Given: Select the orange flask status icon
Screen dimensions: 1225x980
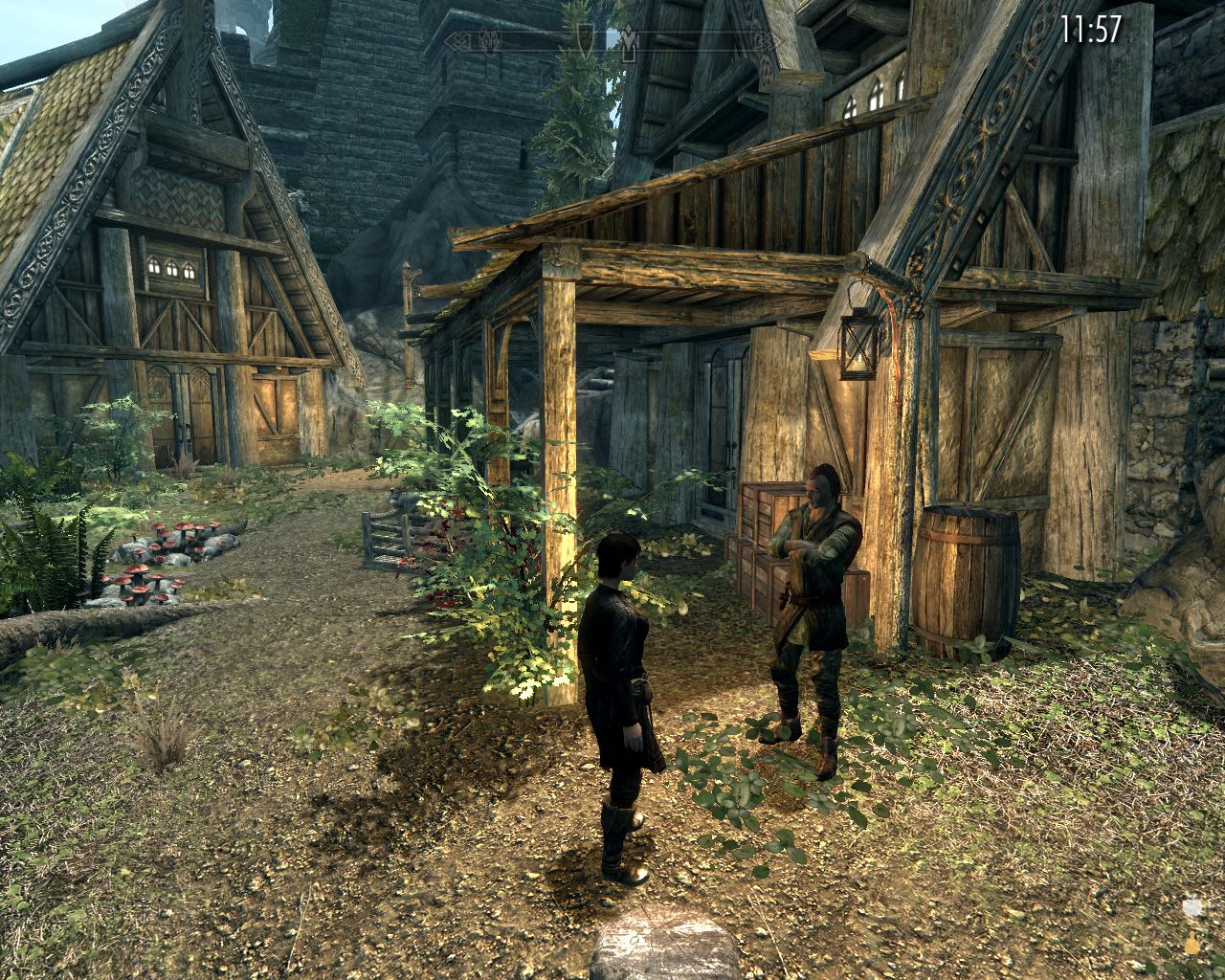Looking at the screenshot, I should point(1192,946).
